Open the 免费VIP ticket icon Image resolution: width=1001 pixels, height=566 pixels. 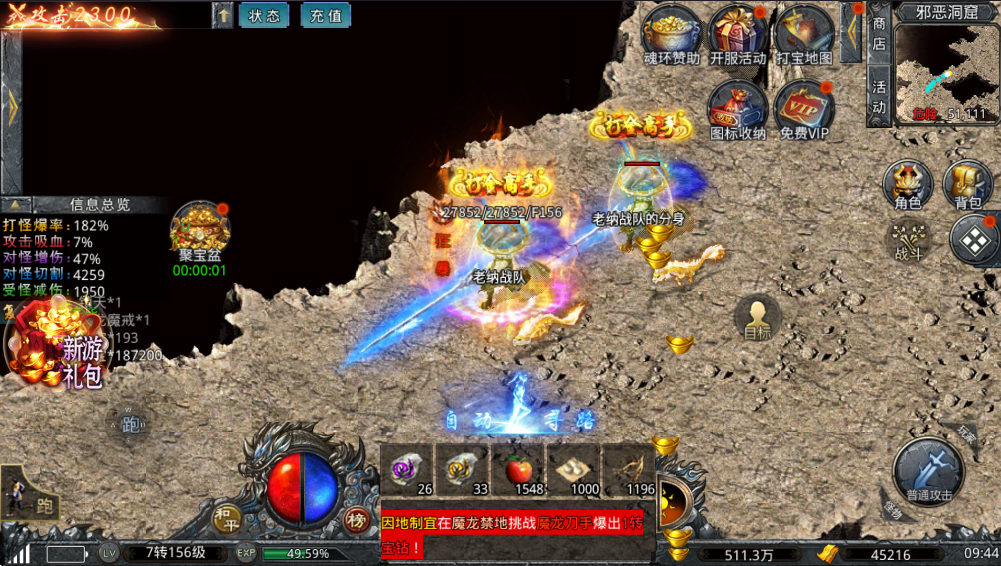point(804,108)
